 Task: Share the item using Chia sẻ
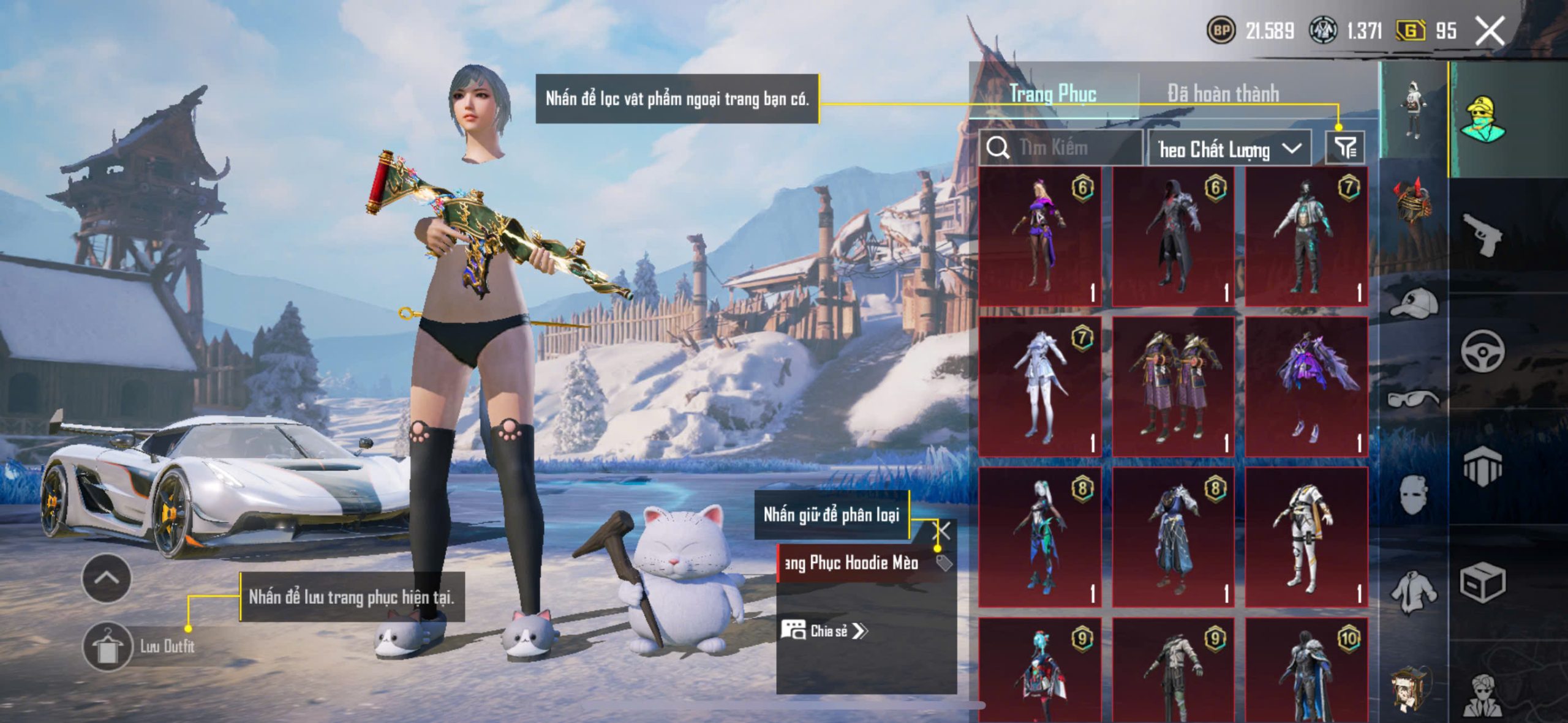(x=824, y=631)
